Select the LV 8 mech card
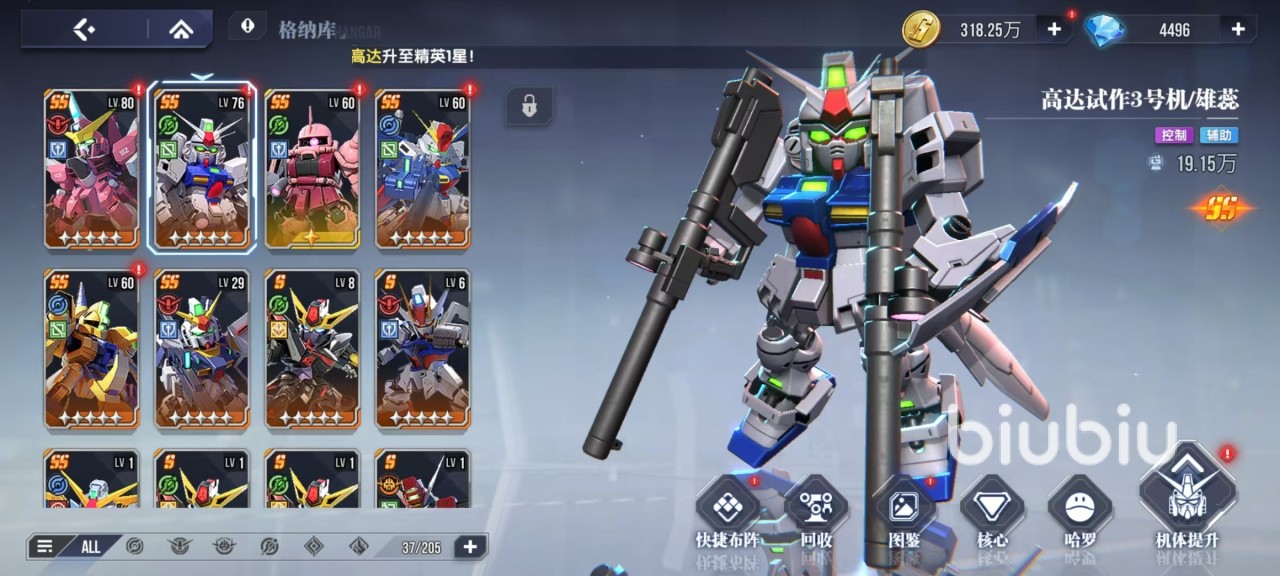This screenshot has width=1280, height=576. pyautogui.click(x=312, y=348)
